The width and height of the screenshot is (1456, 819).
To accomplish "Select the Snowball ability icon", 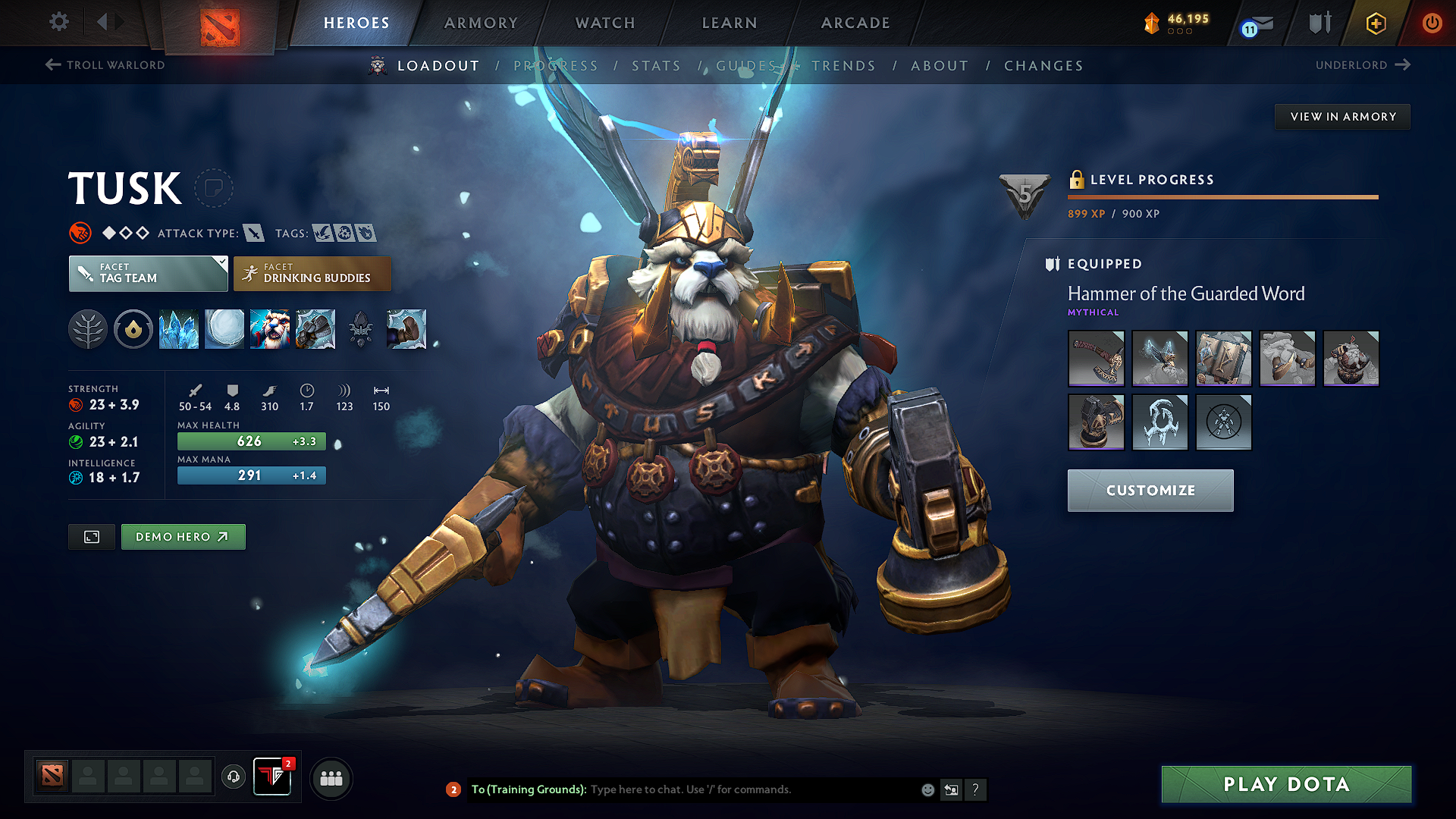I will (x=224, y=329).
